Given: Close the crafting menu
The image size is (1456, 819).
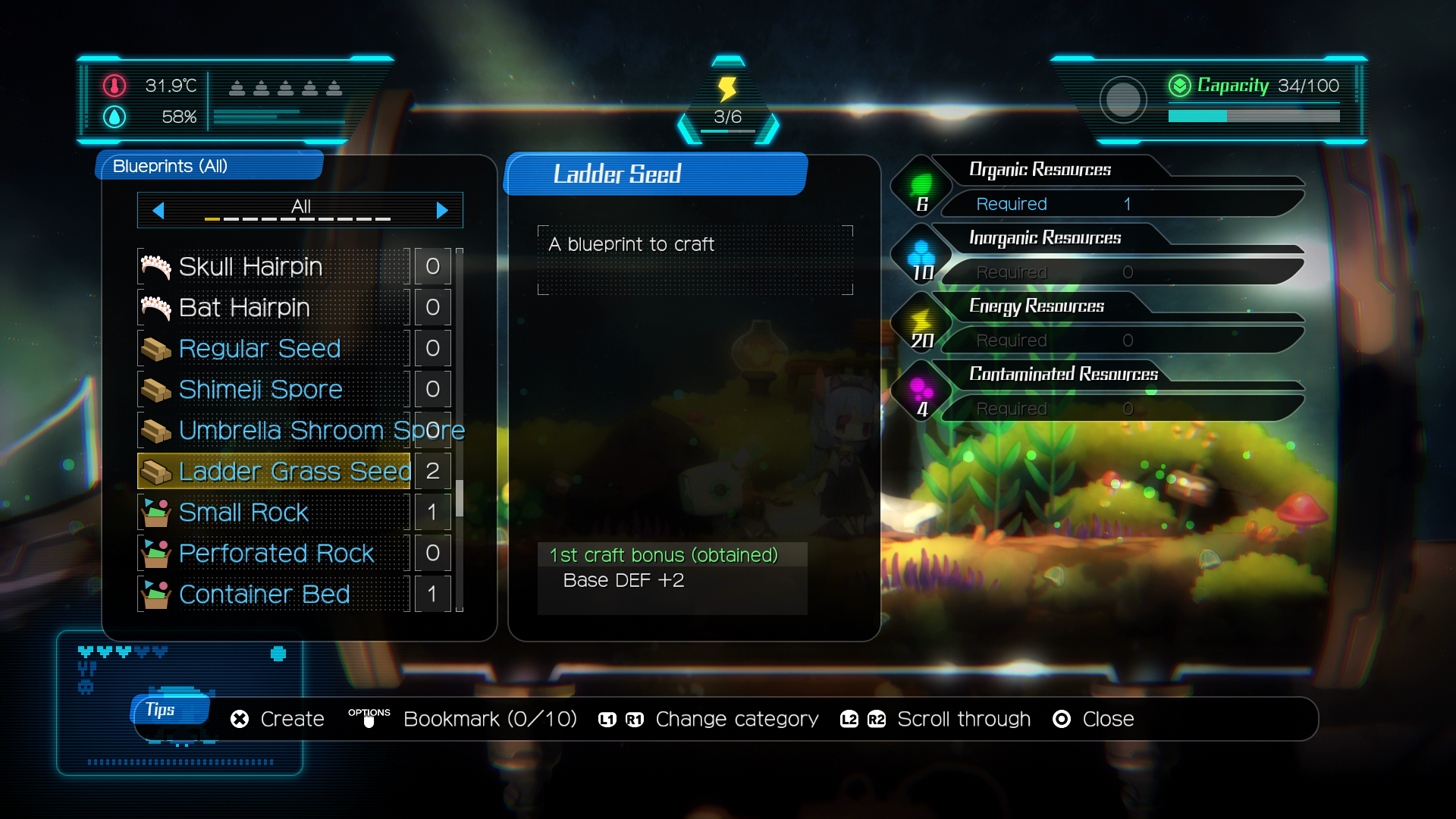Looking at the screenshot, I should [x=1094, y=719].
